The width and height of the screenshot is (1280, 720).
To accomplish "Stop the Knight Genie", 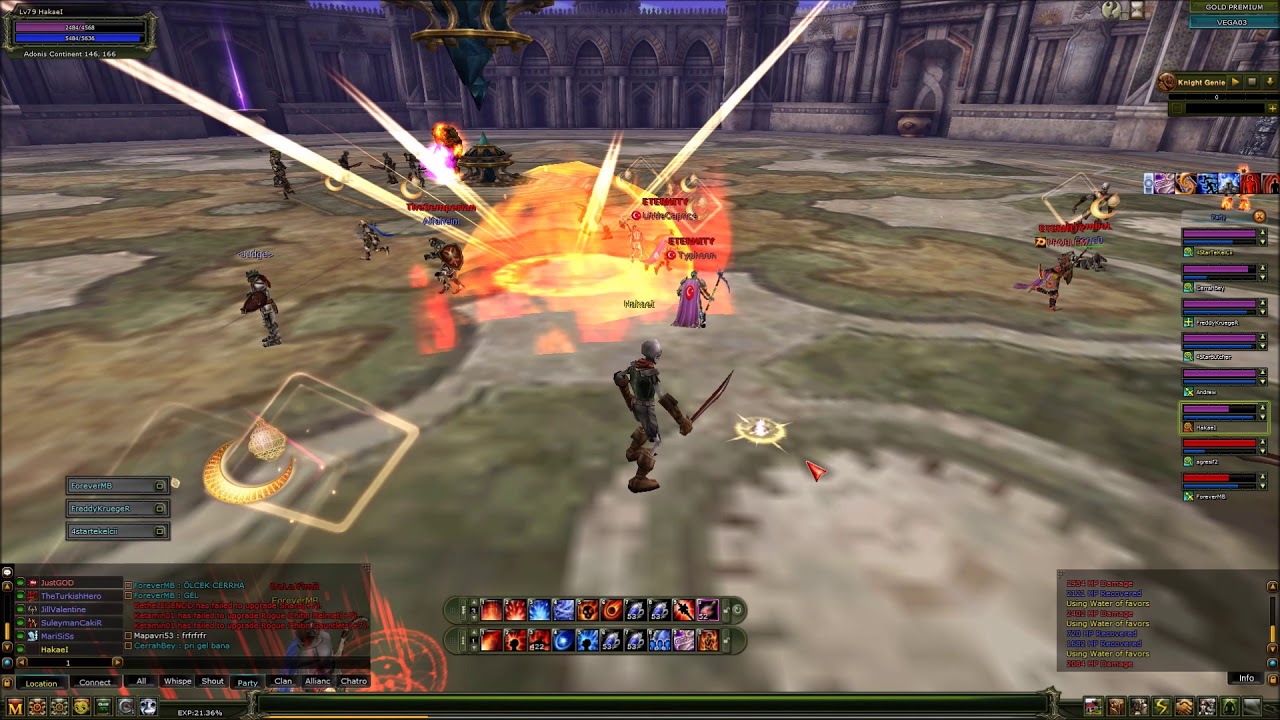I will point(1250,82).
